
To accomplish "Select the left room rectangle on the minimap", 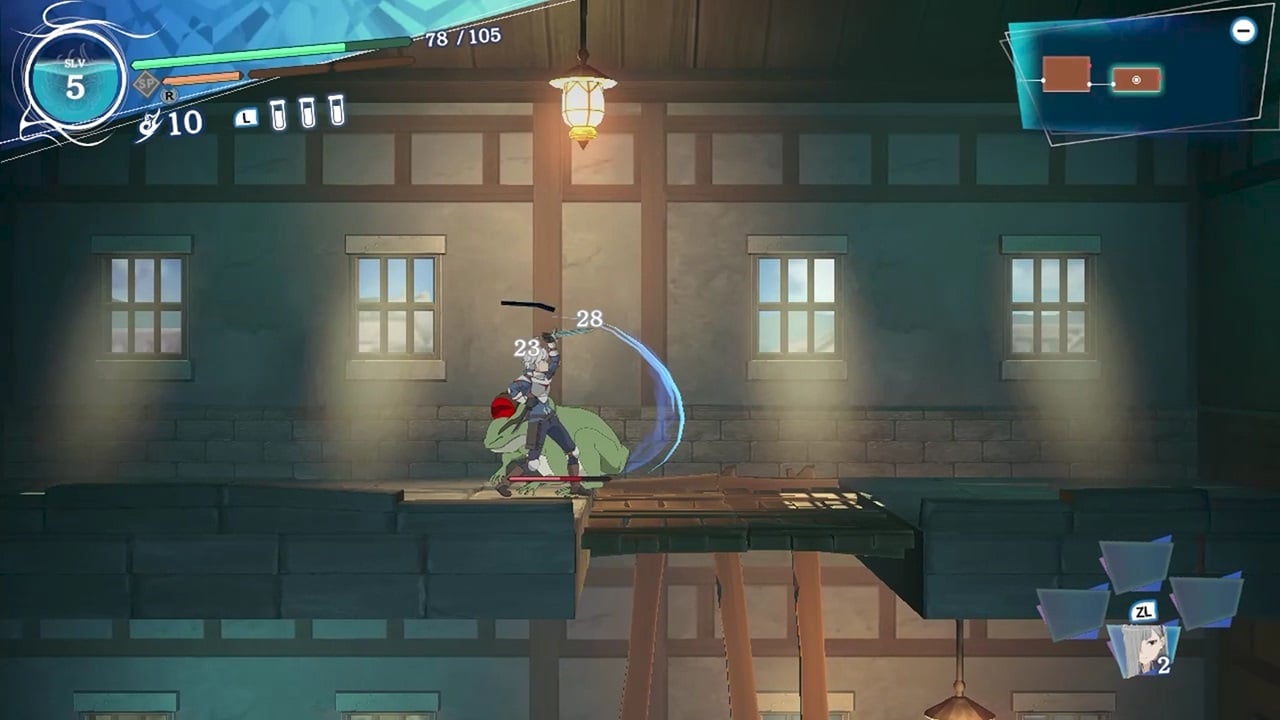I will (x=1065, y=74).
